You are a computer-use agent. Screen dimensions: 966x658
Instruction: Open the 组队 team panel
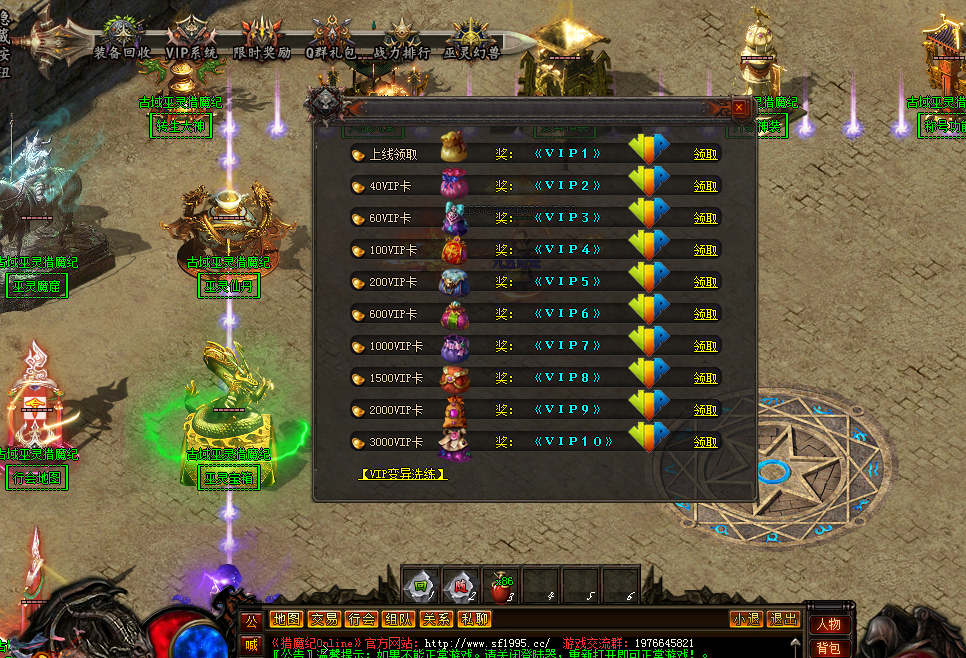pyautogui.click(x=398, y=619)
